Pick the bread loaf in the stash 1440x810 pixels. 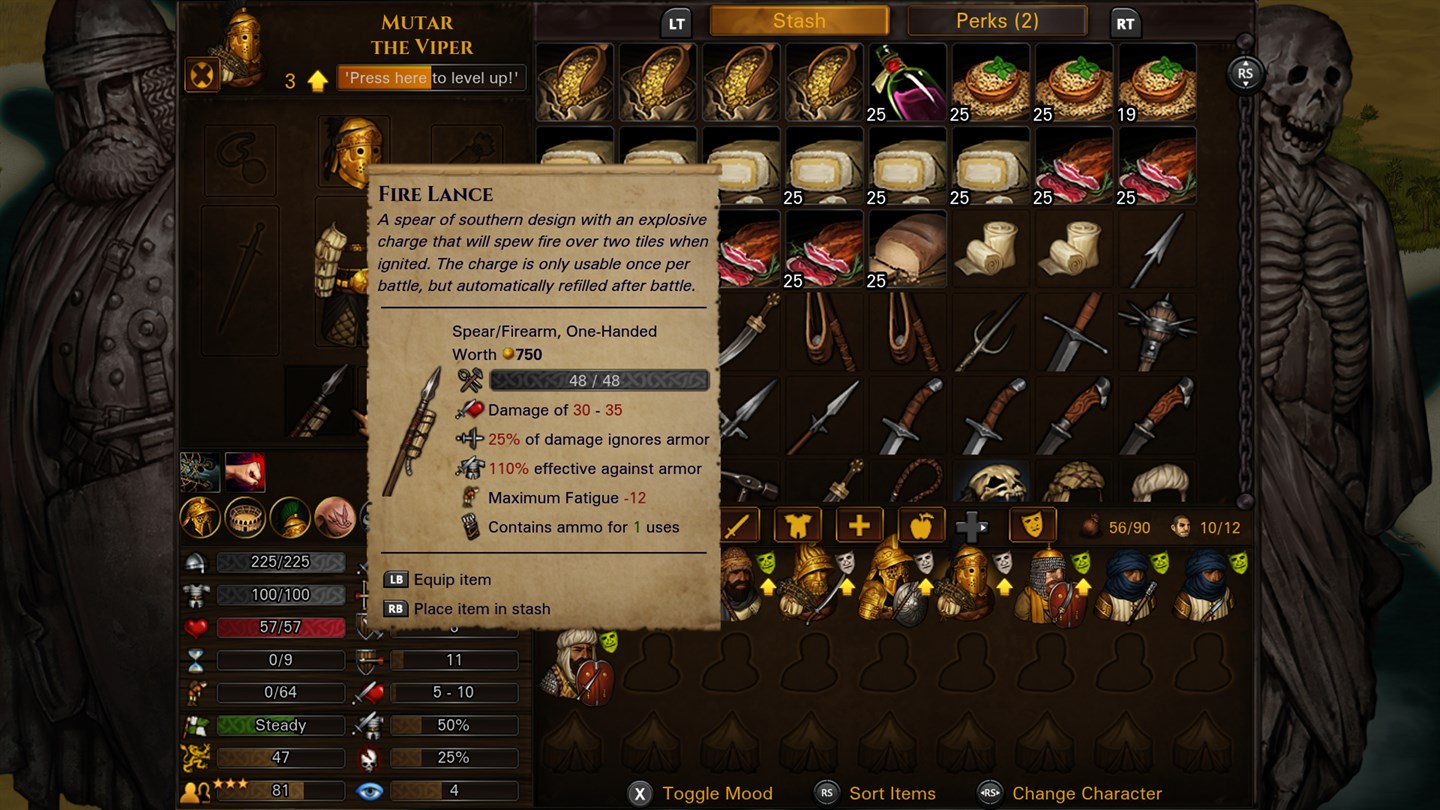(908, 250)
